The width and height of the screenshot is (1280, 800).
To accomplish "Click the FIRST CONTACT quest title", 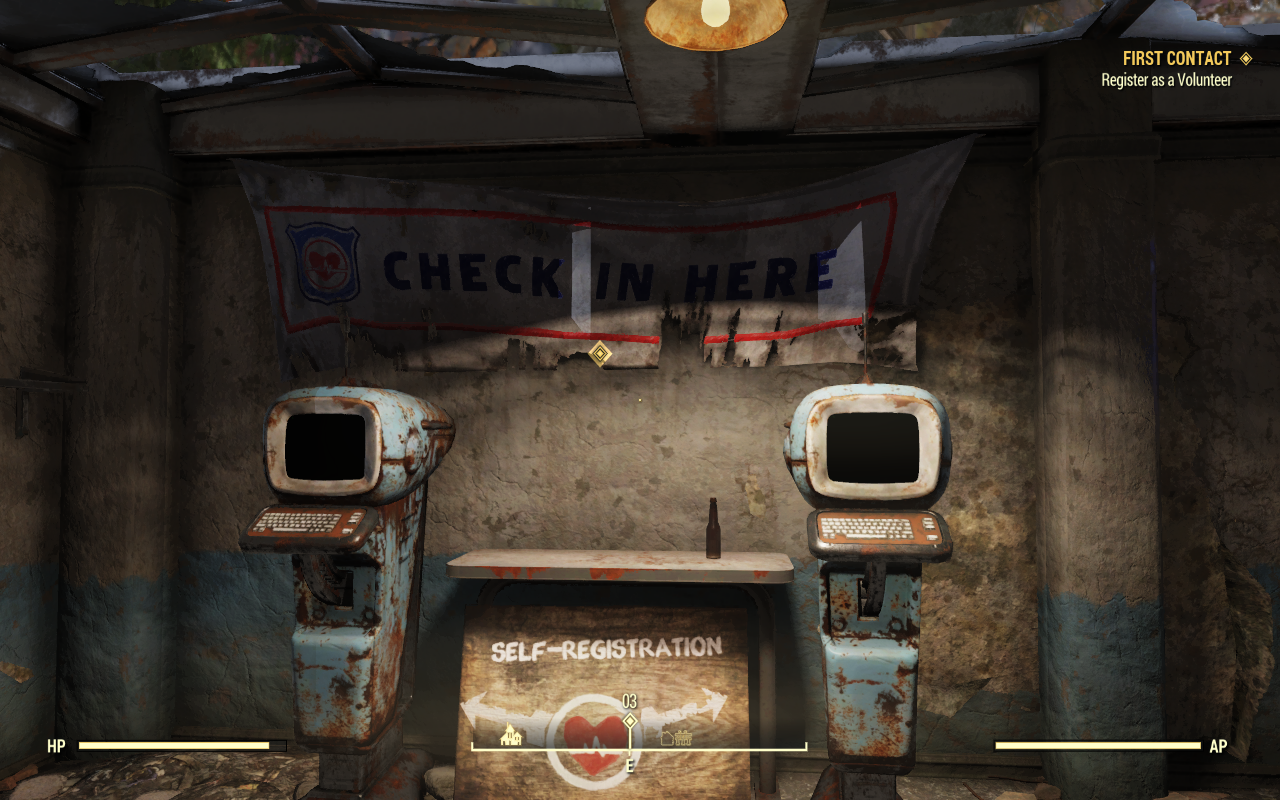I will [1175, 58].
